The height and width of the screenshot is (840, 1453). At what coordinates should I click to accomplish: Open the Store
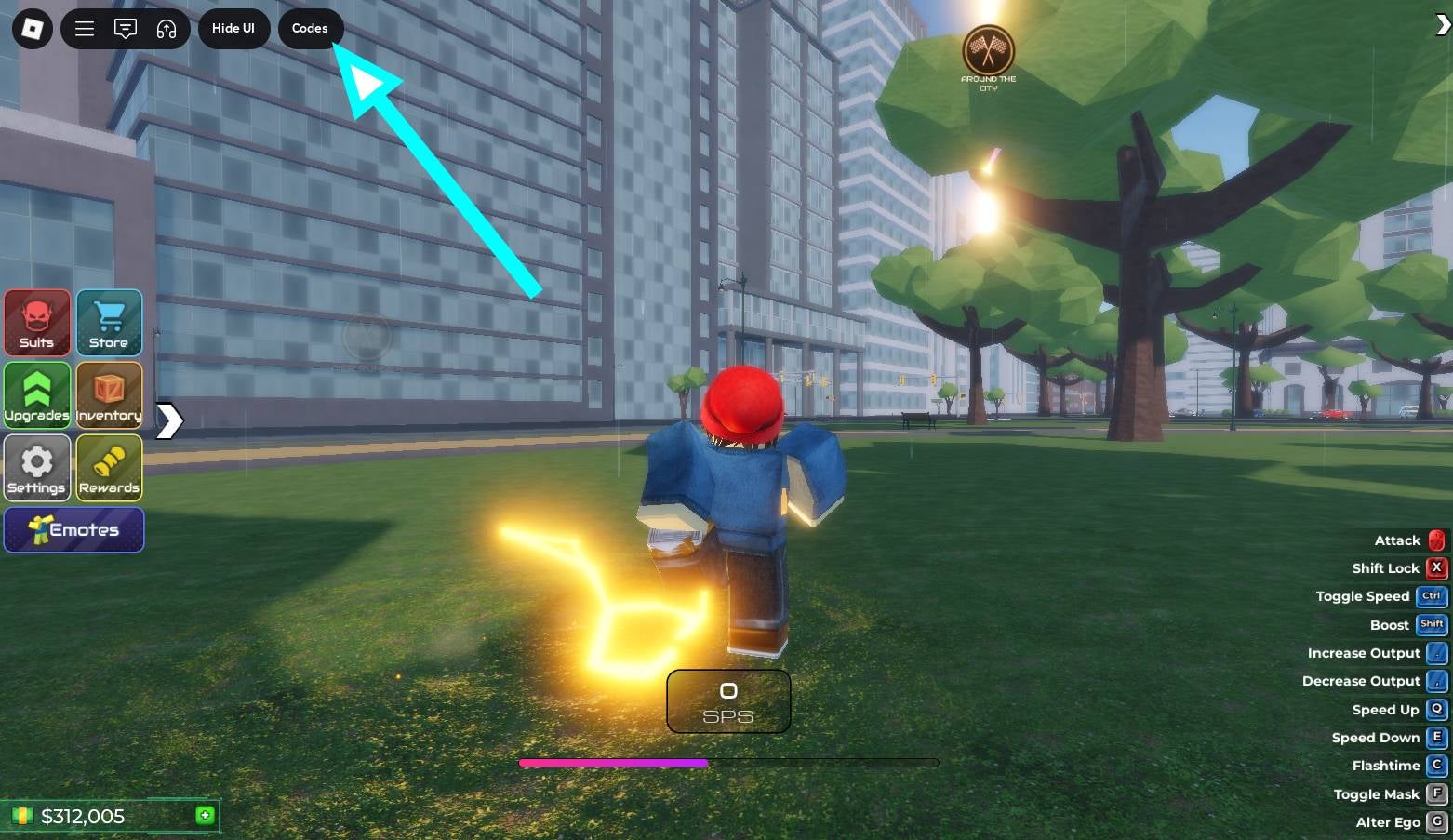[109, 322]
